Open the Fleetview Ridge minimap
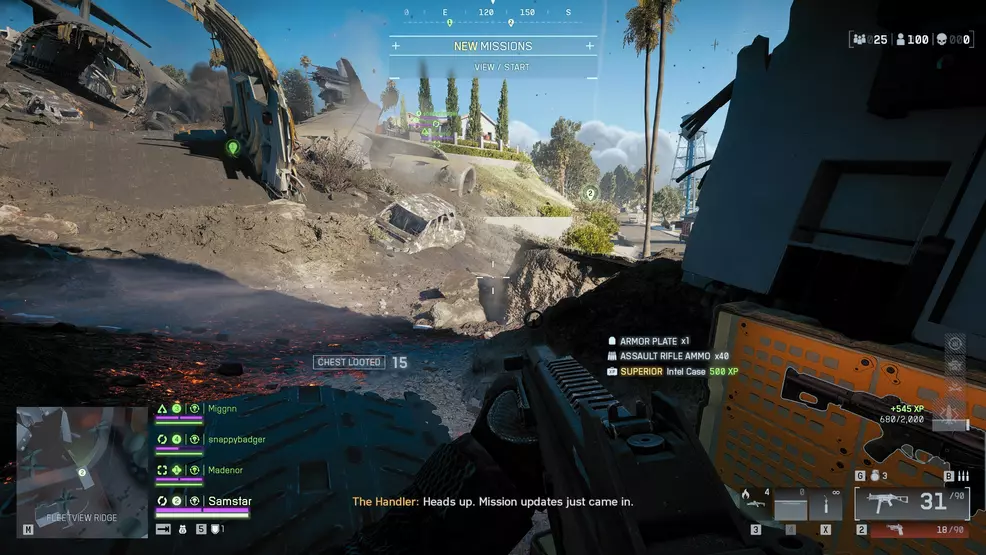 (82, 471)
